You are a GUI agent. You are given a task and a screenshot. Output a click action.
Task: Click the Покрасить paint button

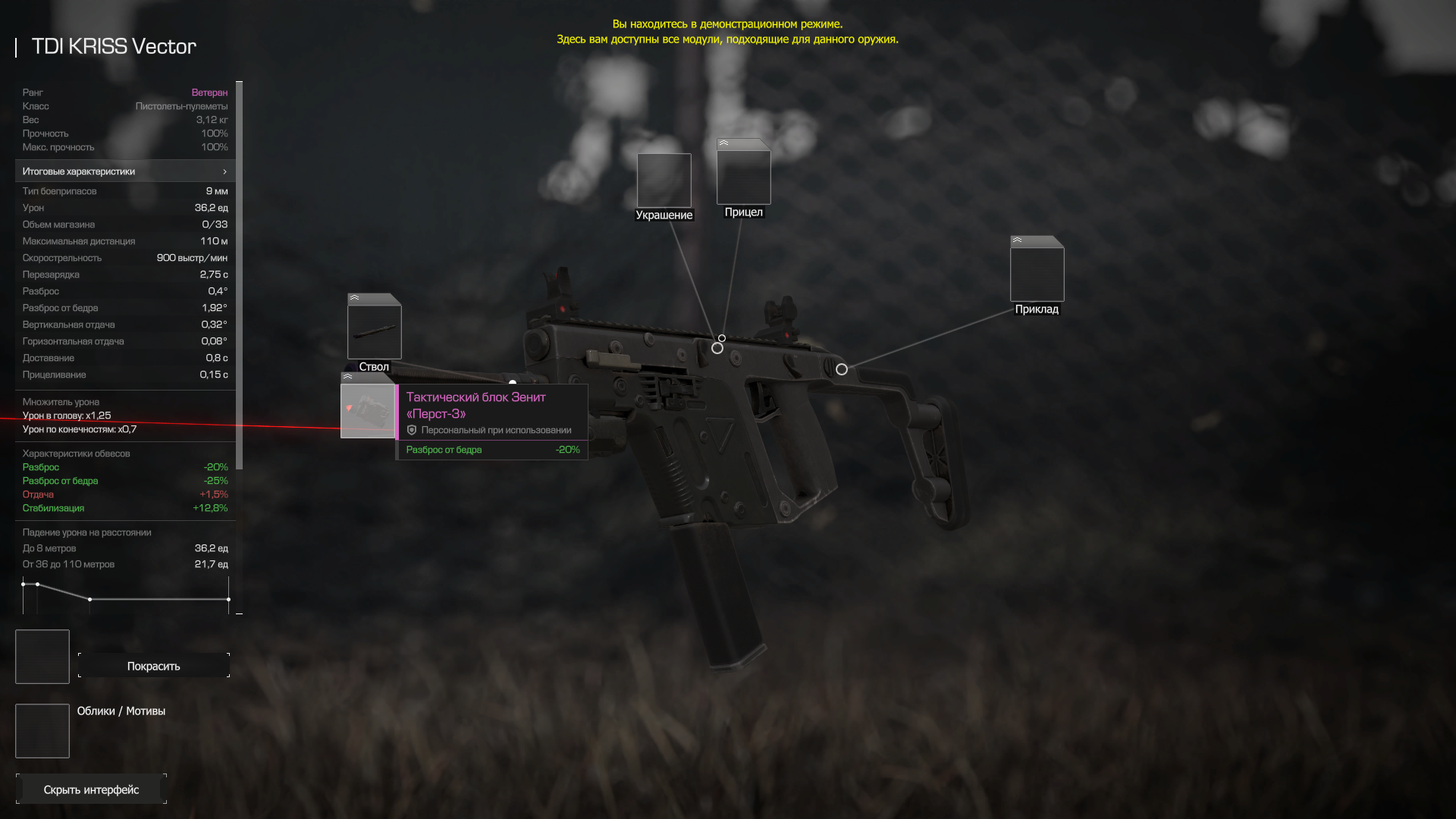point(153,666)
